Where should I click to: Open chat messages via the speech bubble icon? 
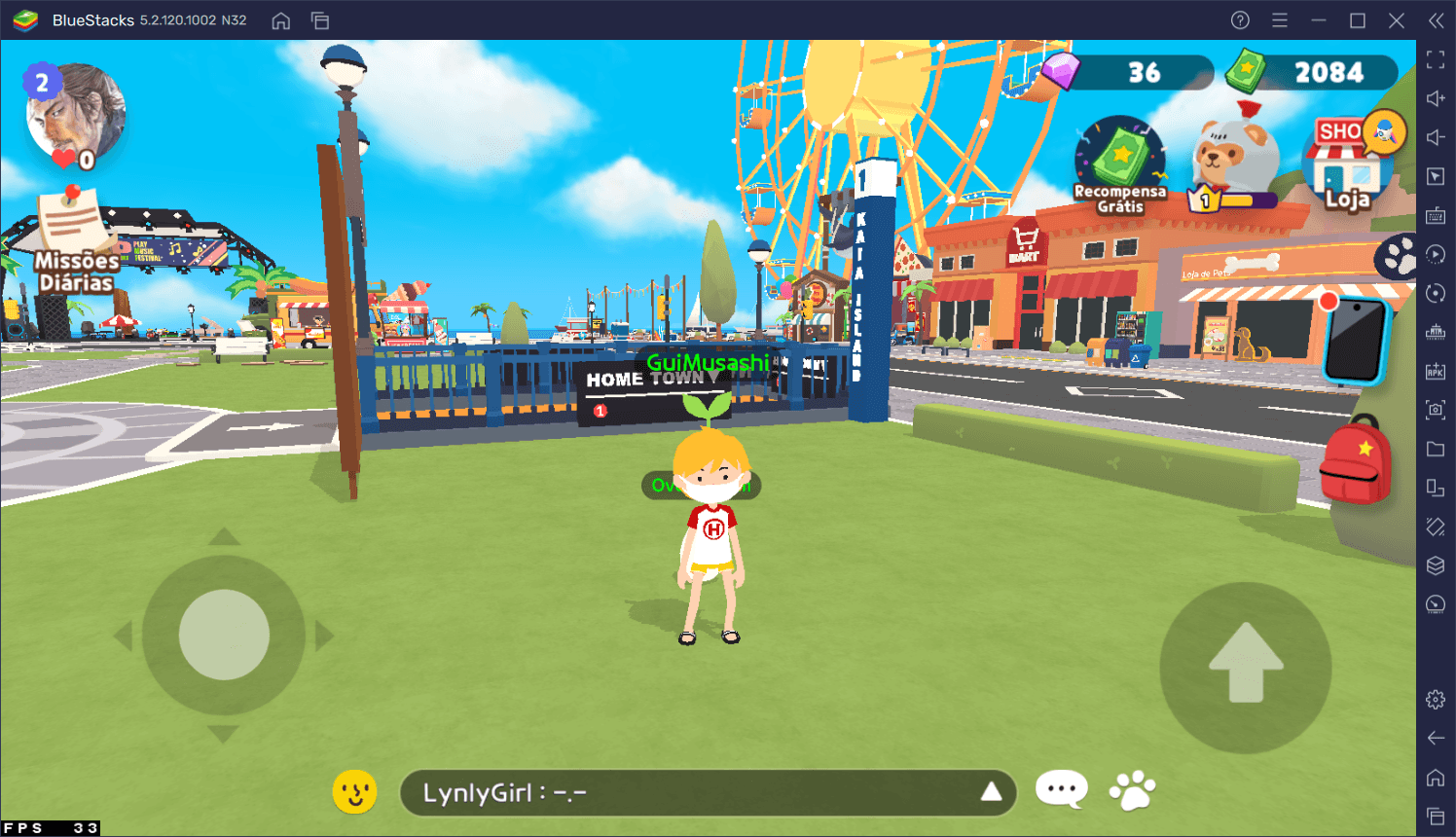pos(1060,790)
